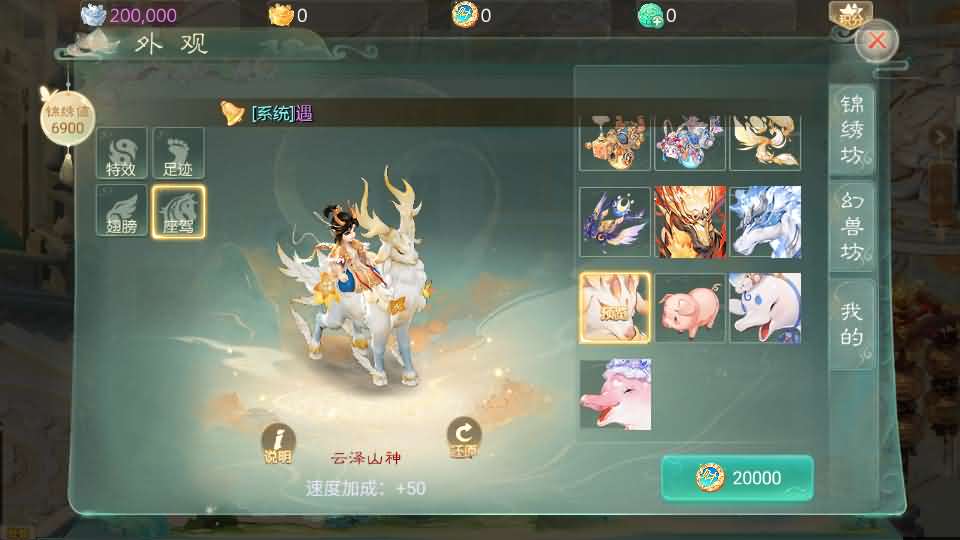Select the 特效 effects category
This screenshot has height=540, width=960.
coord(121,154)
